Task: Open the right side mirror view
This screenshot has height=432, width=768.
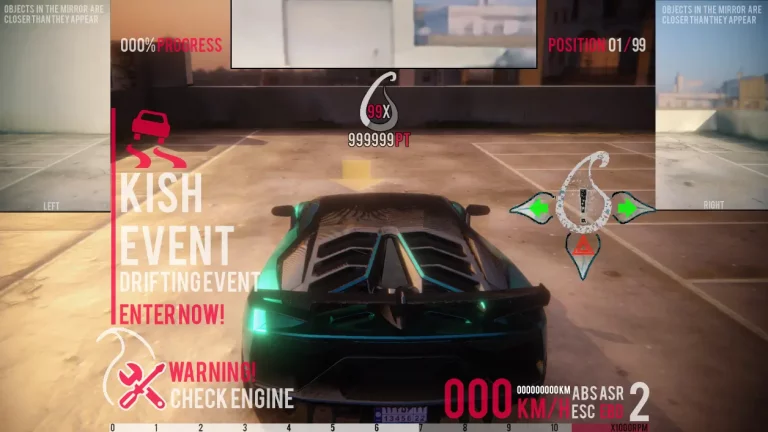Action: click(711, 110)
